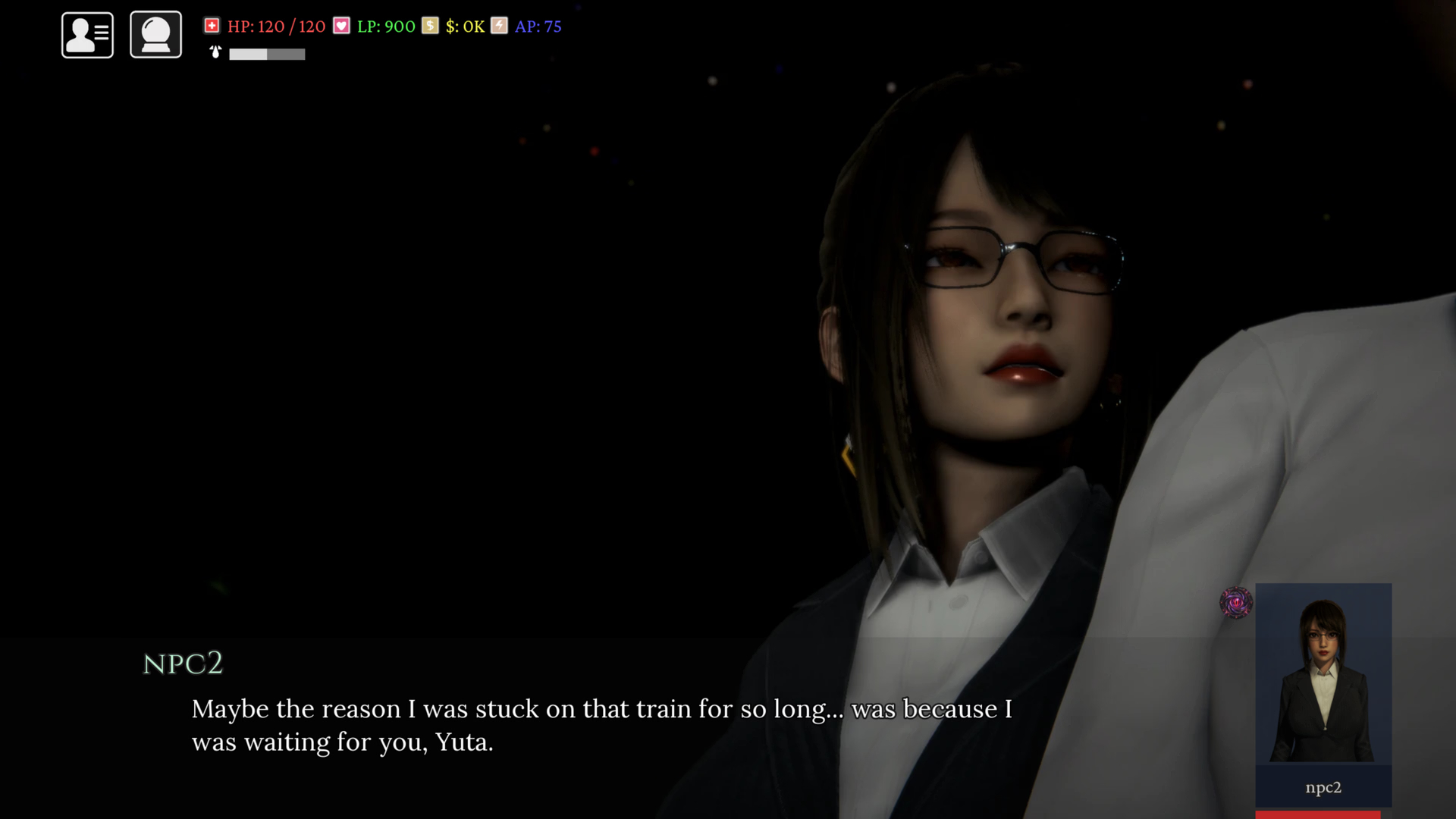
Task: Select the npc2 character portrait
Action: [x=1323, y=673]
